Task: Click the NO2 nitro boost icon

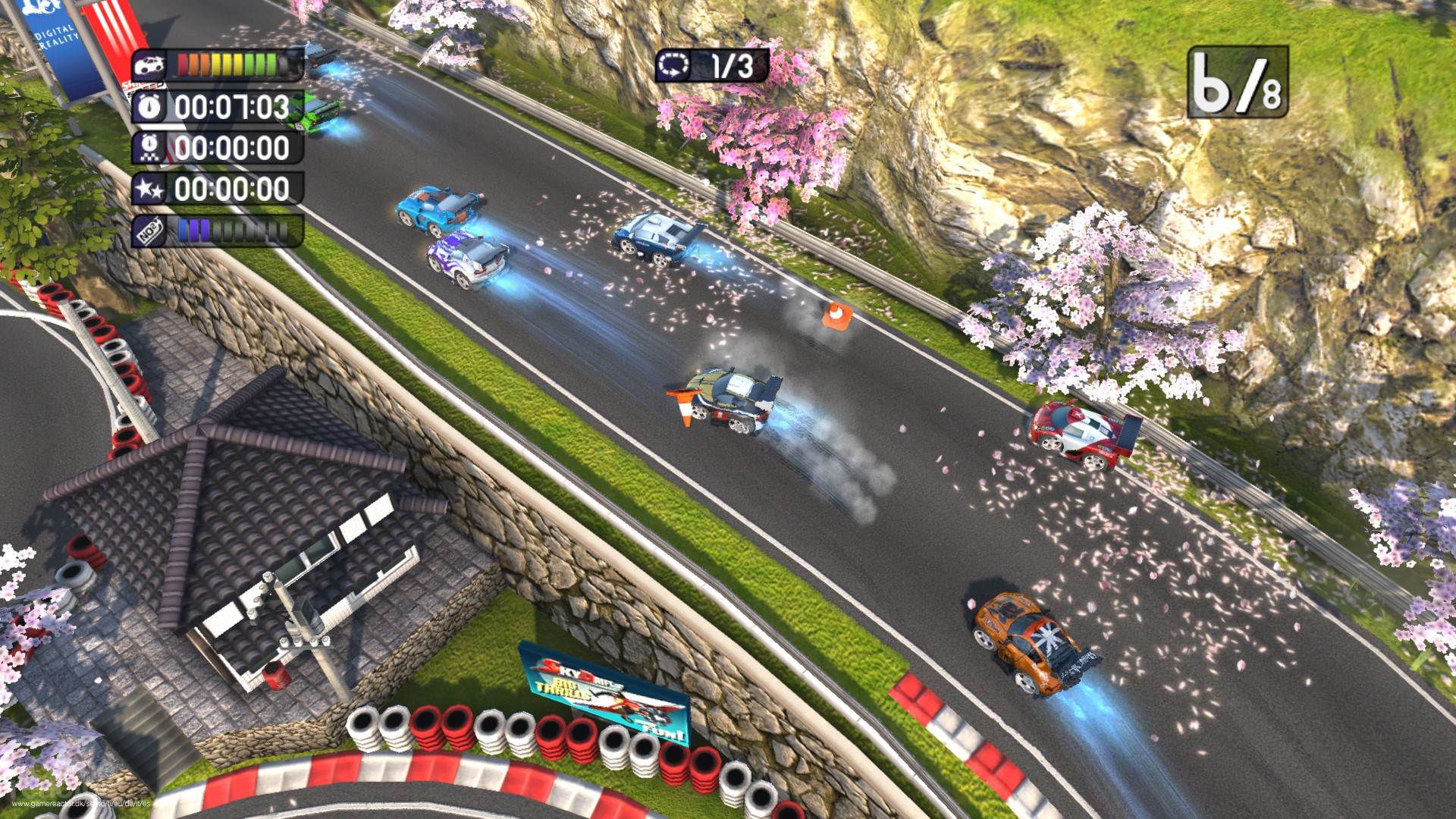Action: [x=147, y=231]
